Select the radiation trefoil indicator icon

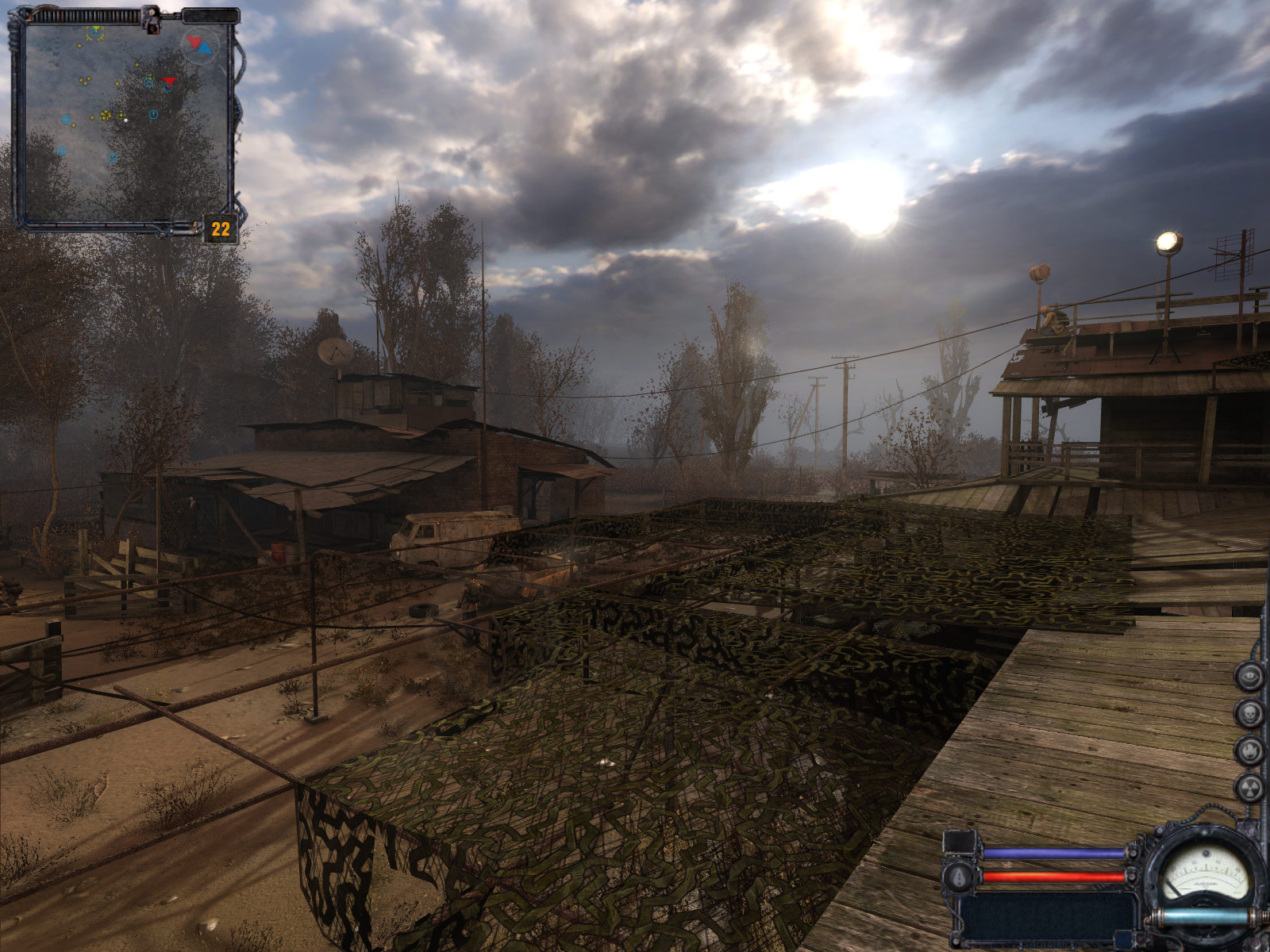click(1249, 786)
